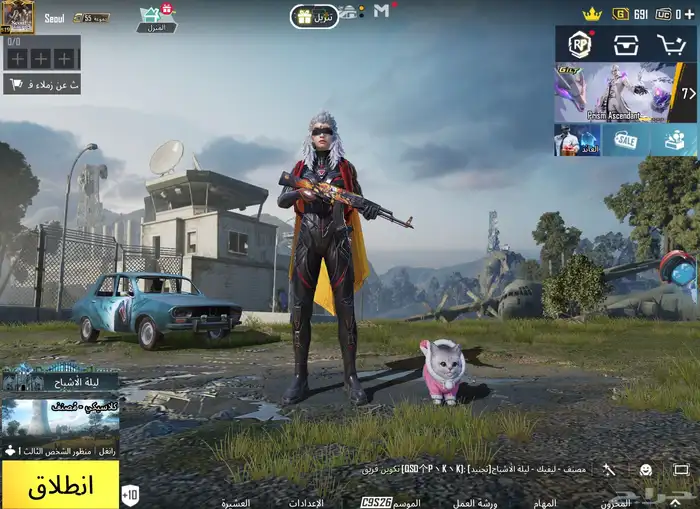Open the العشيرة clan tab
700x509 pixels.
point(235,502)
